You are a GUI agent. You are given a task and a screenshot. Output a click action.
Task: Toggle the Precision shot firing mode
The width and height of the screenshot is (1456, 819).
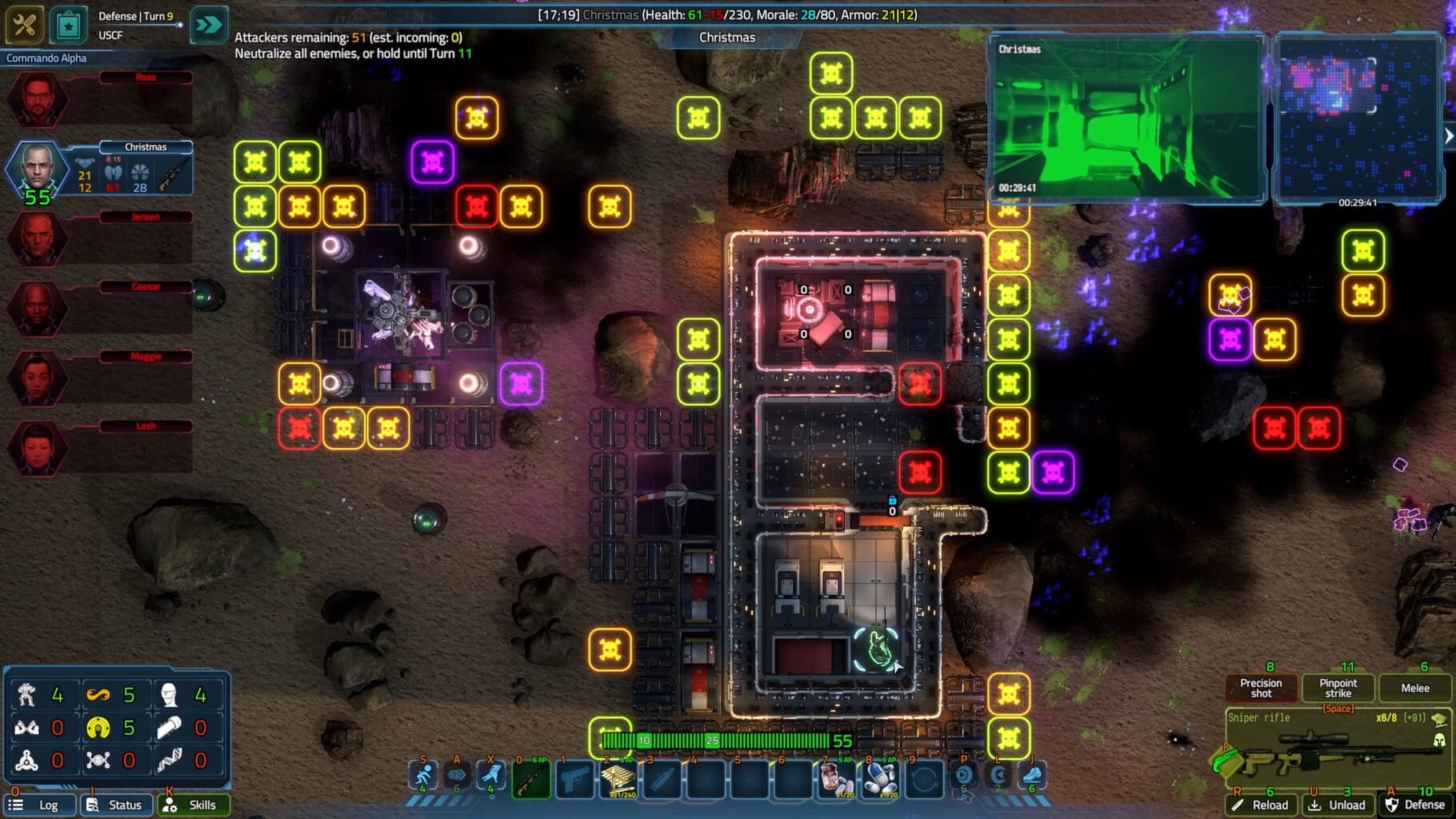click(x=1260, y=688)
